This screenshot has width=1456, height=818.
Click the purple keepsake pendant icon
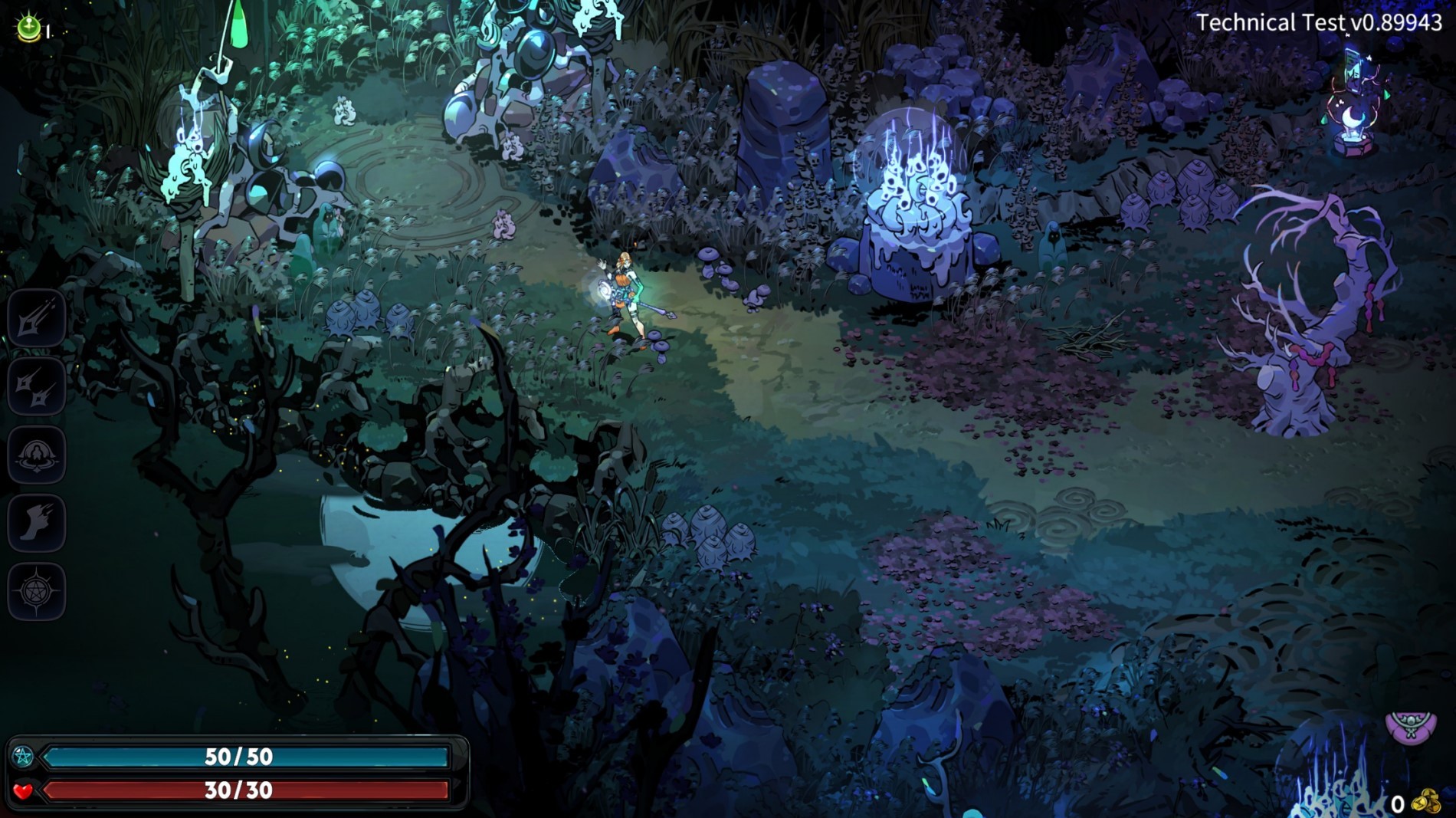tap(1411, 726)
